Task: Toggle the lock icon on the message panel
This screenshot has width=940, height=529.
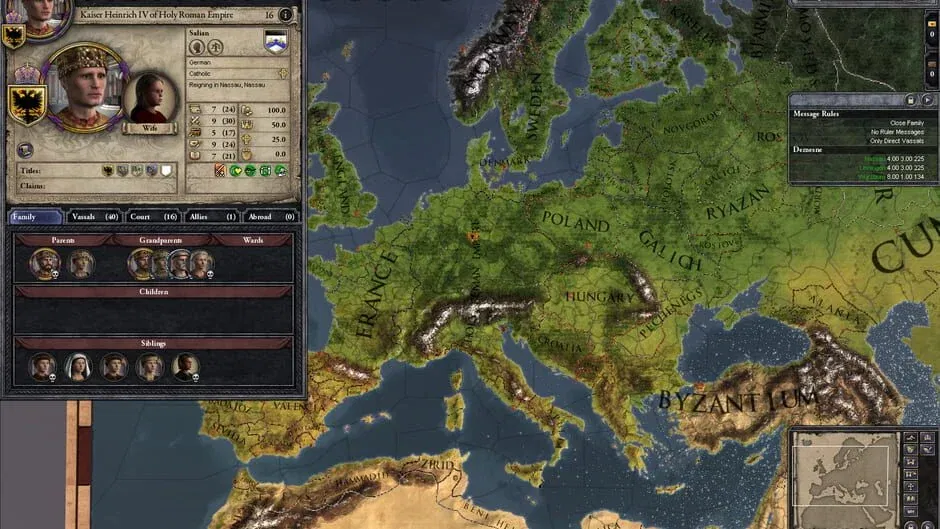Action: (x=910, y=100)
